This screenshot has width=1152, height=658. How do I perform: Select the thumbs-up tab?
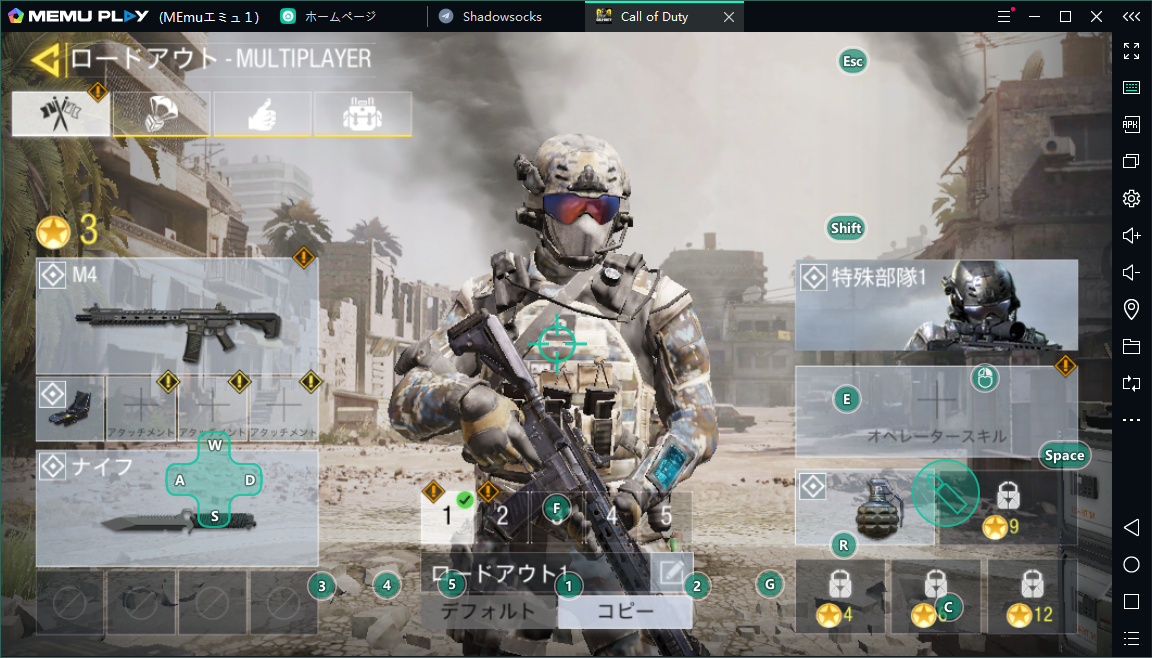[262, 114]
